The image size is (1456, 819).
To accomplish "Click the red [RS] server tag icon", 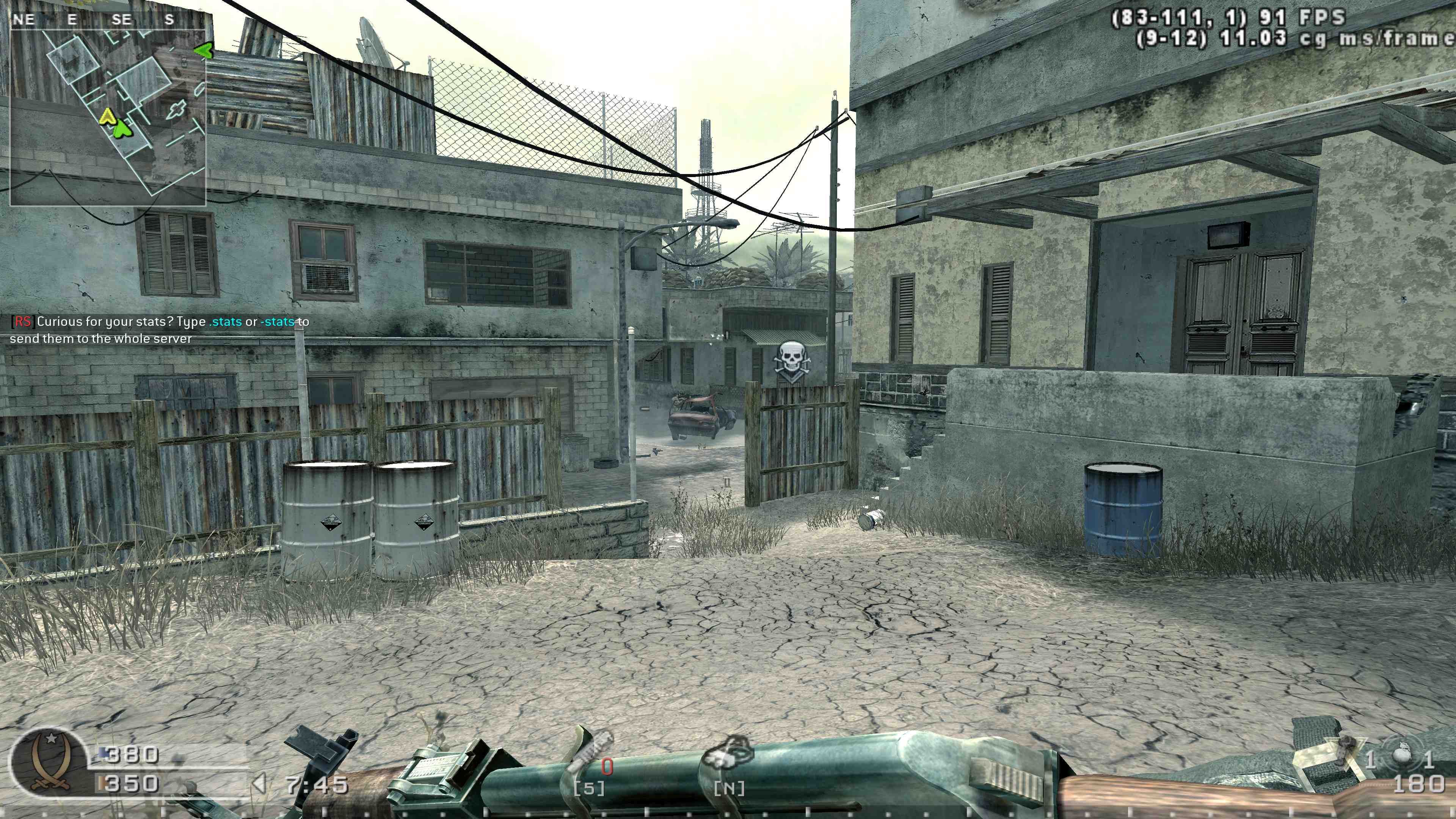I will [x=23, y=322].
